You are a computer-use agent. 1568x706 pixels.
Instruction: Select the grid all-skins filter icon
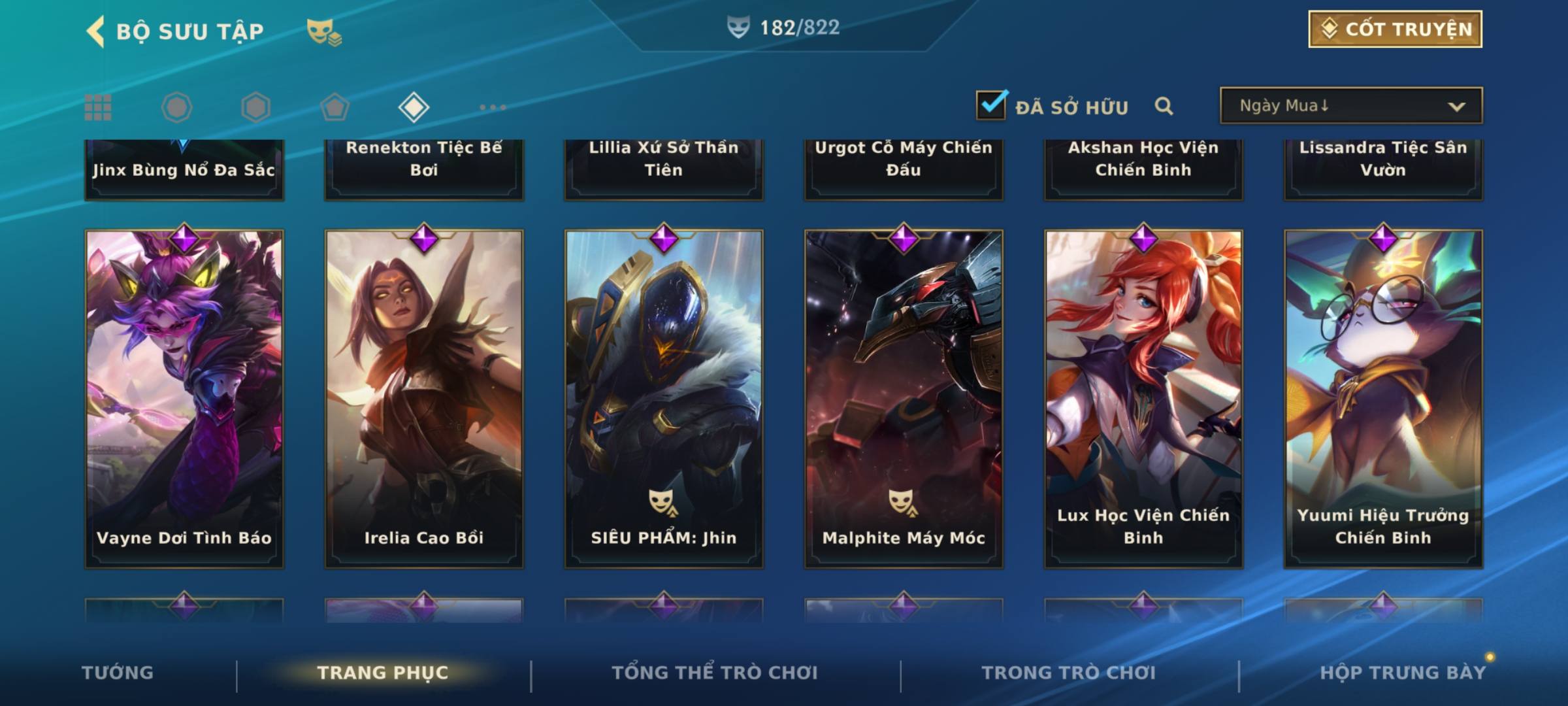(x=98, y=107)
